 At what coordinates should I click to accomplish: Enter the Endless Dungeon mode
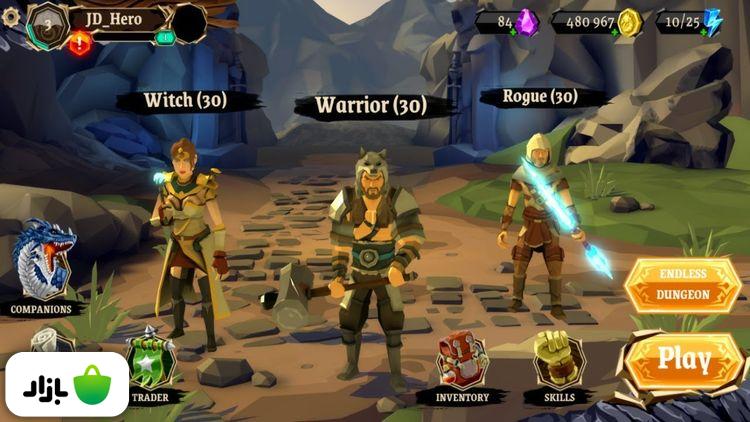[x=683, y=285]
